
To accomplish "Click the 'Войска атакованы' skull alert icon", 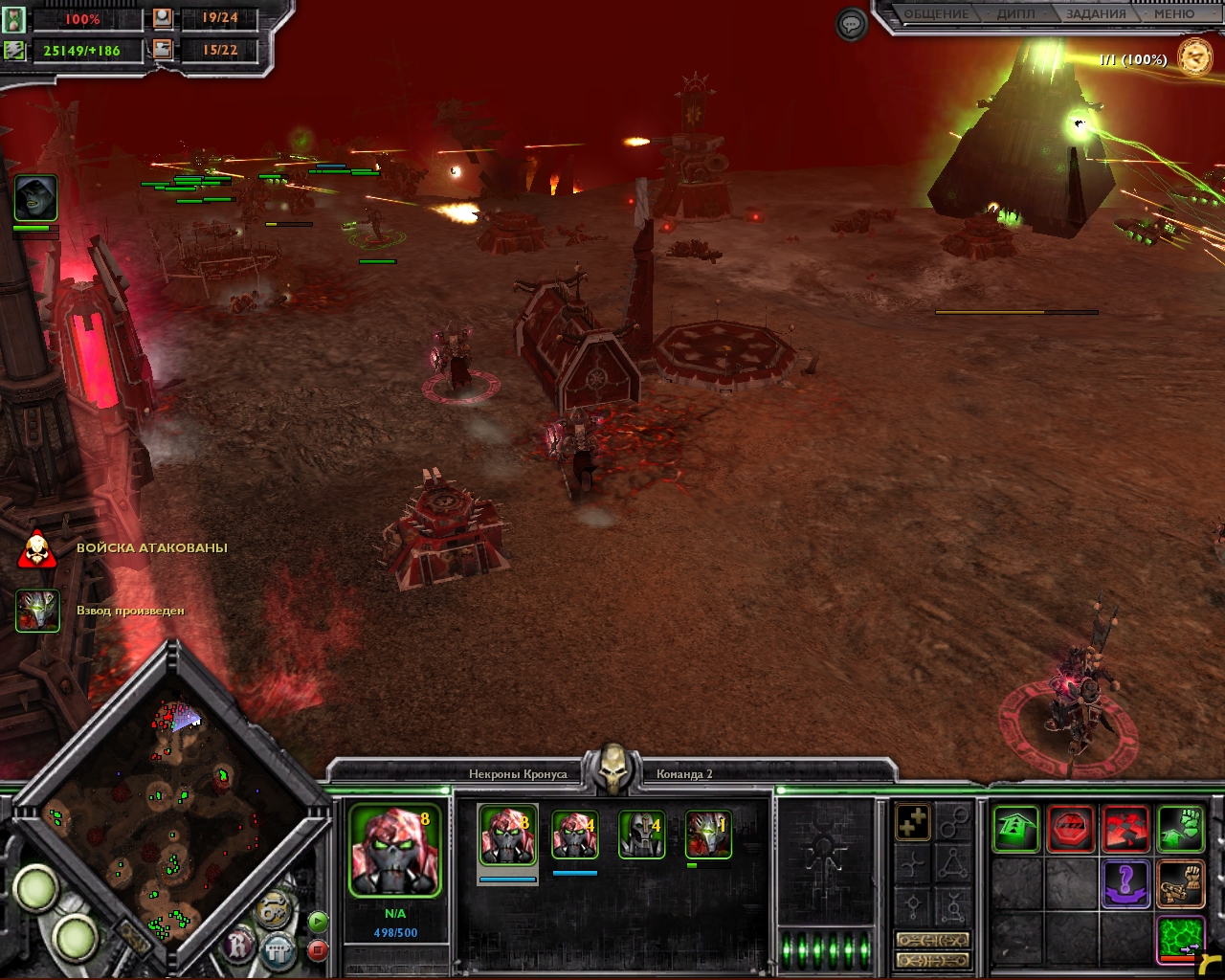I will (36, 549).
